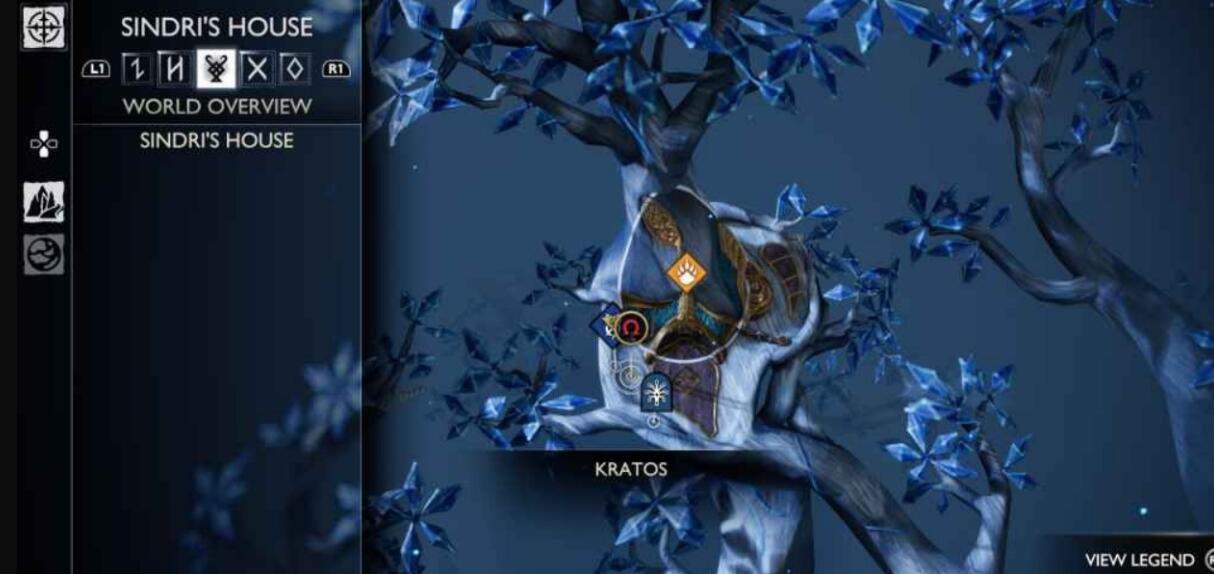Switch to the X rune realm tab
The height and width of the screenshot is (574, 1214).
pos(257,69)
